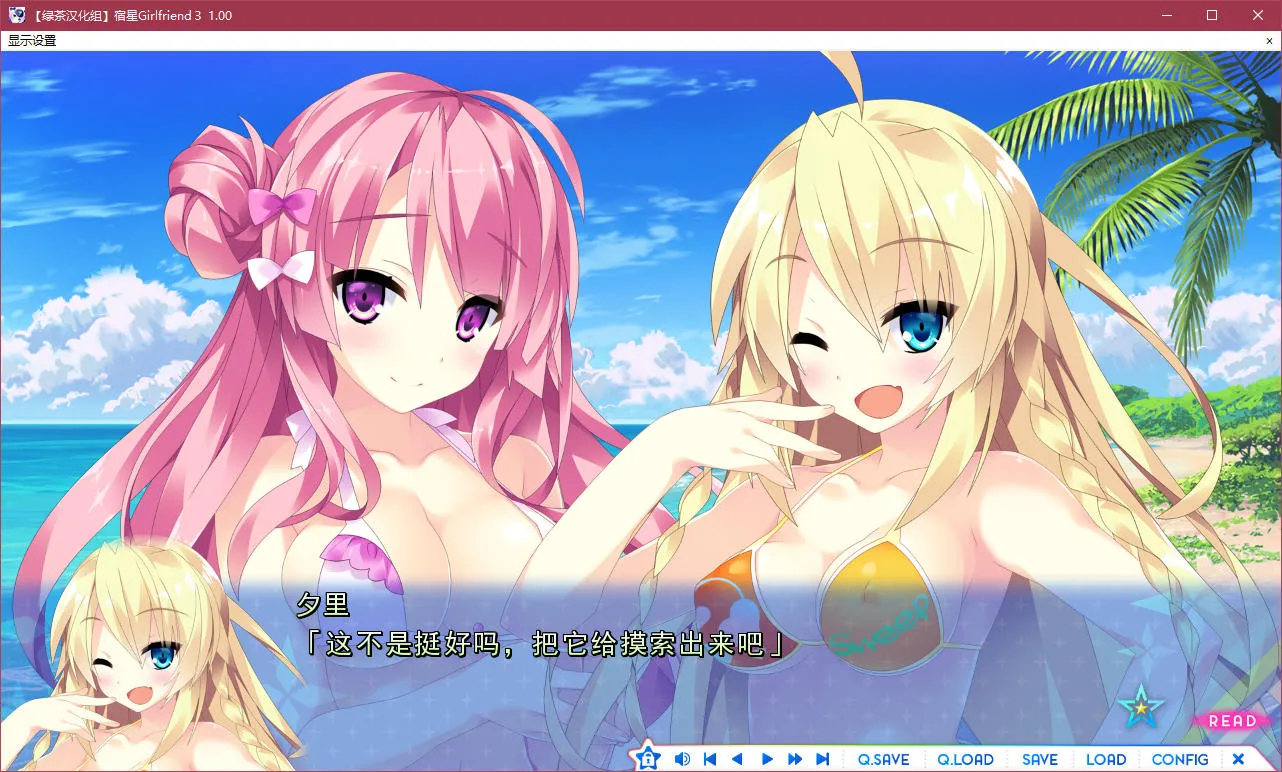The width and height of the screenshot is (1282, 772).
Task: Close the 显示设置 menu bar with its x
Action: (1272, 40)
